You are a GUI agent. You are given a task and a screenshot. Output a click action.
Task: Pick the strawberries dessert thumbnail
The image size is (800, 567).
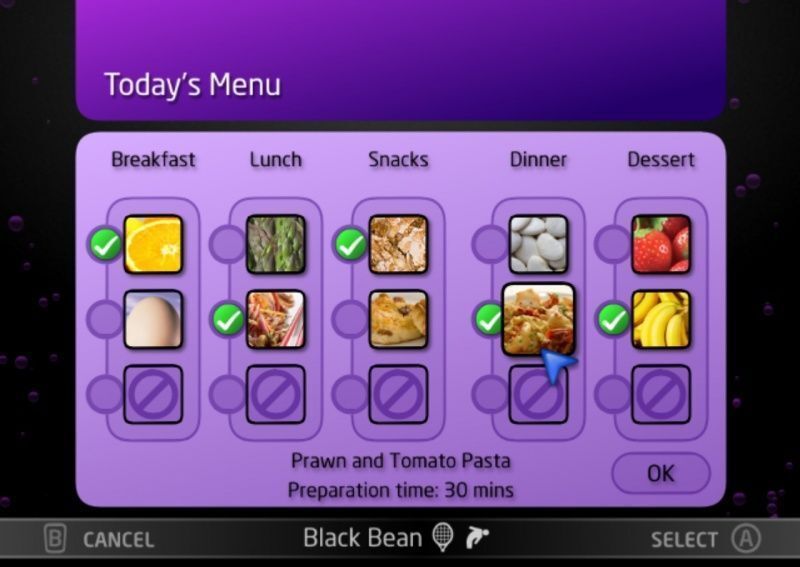tap(661, 244)
